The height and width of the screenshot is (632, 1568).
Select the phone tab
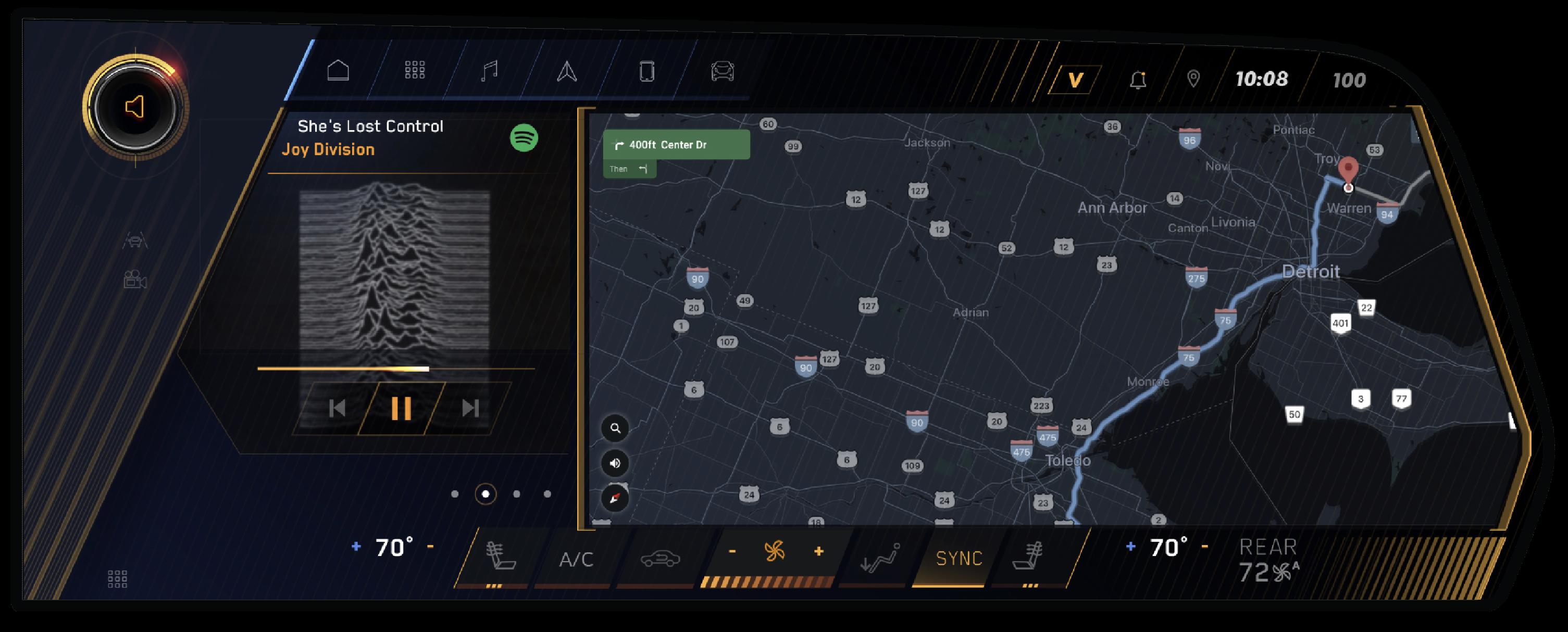646,71
